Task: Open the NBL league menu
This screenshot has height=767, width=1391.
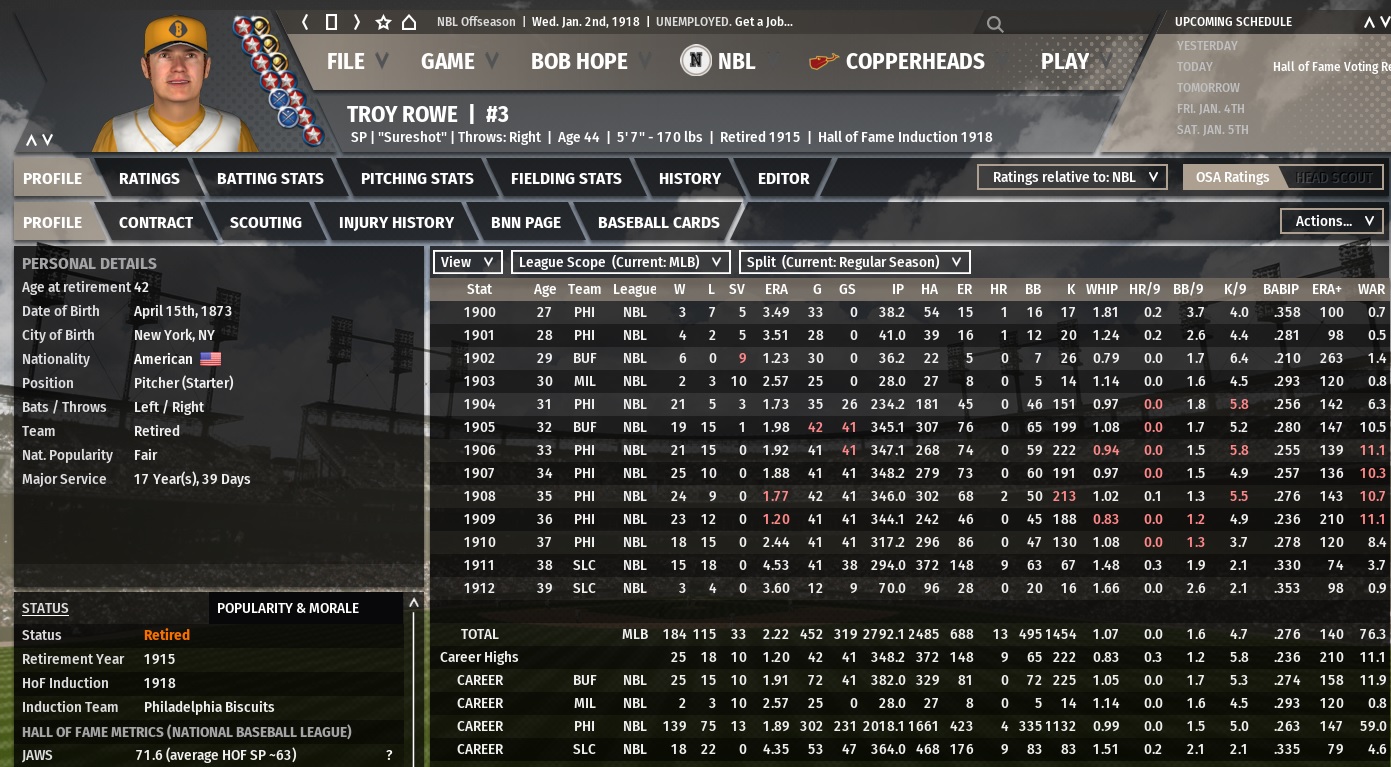Action: (719, 61)
